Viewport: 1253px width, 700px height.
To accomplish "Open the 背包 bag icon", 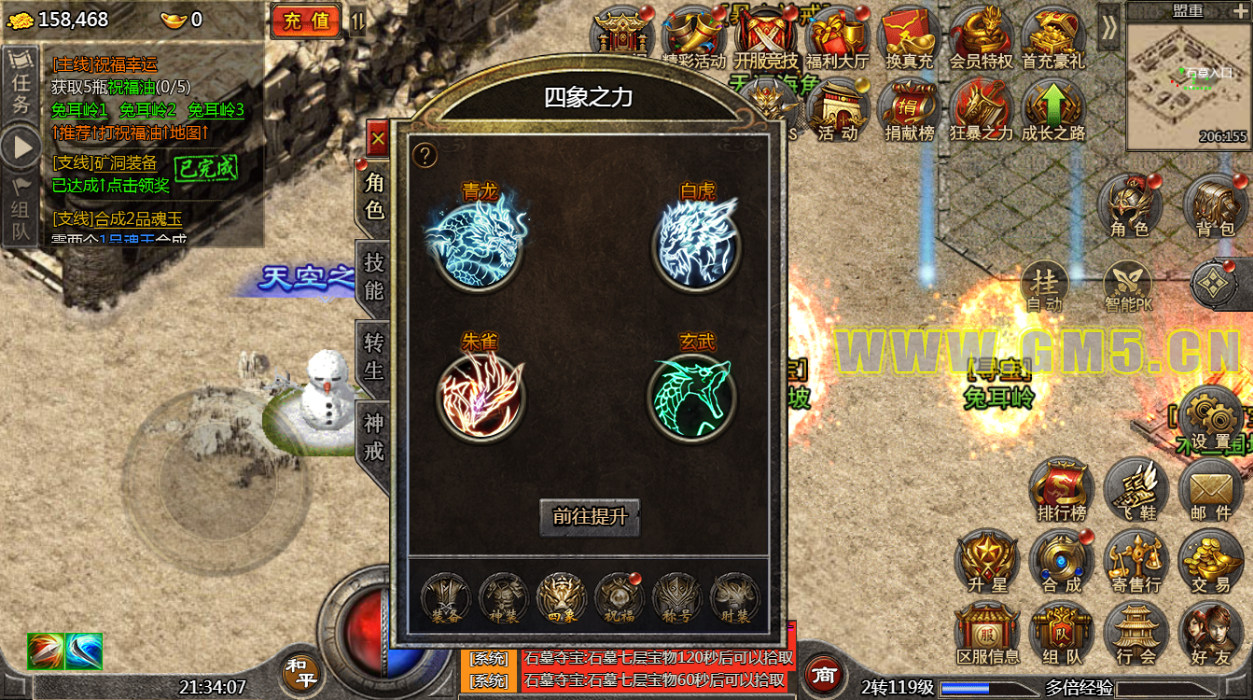I will click(x=1214, y=207).
